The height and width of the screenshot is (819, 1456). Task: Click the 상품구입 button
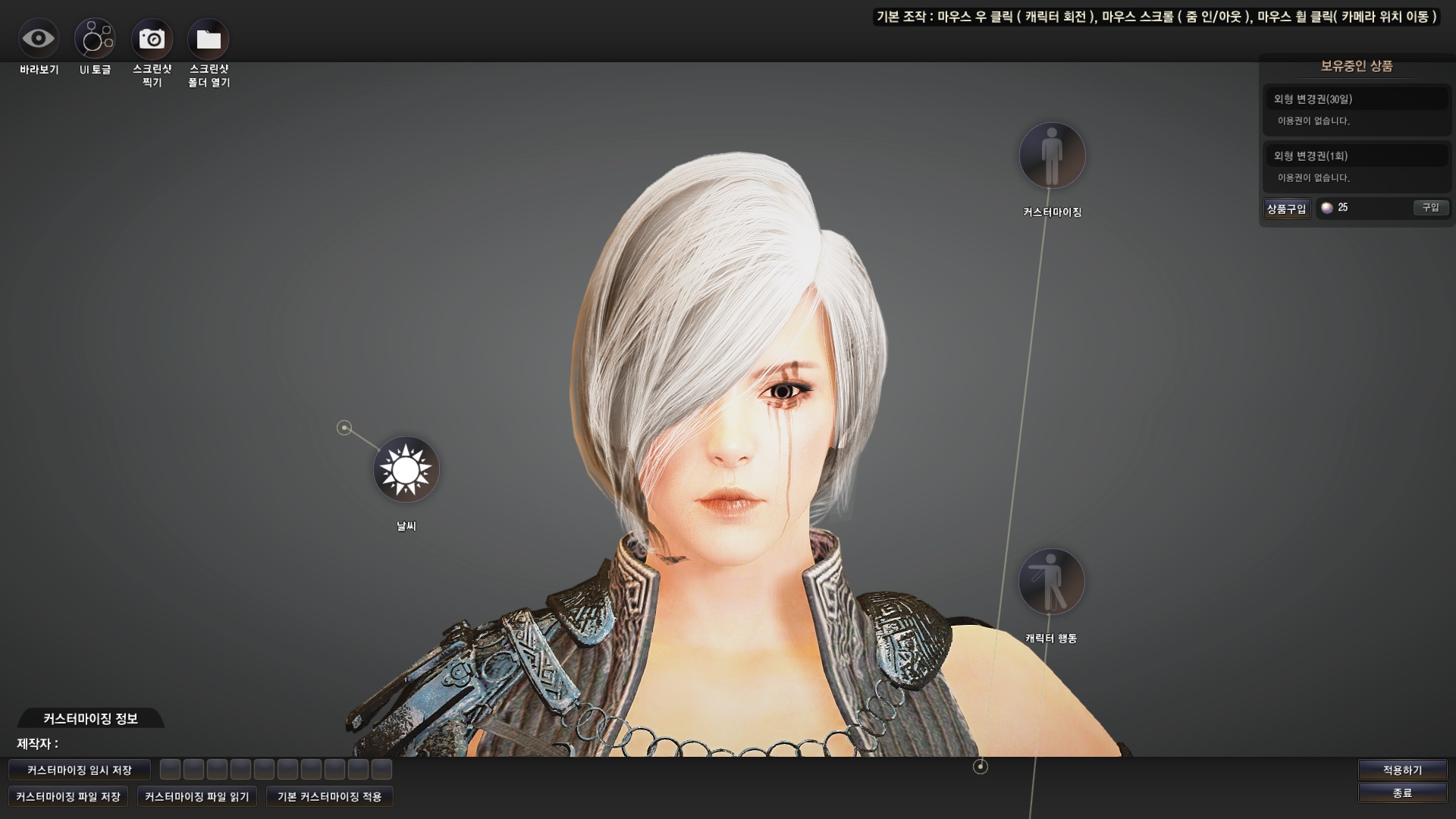tap(1287, 209)
